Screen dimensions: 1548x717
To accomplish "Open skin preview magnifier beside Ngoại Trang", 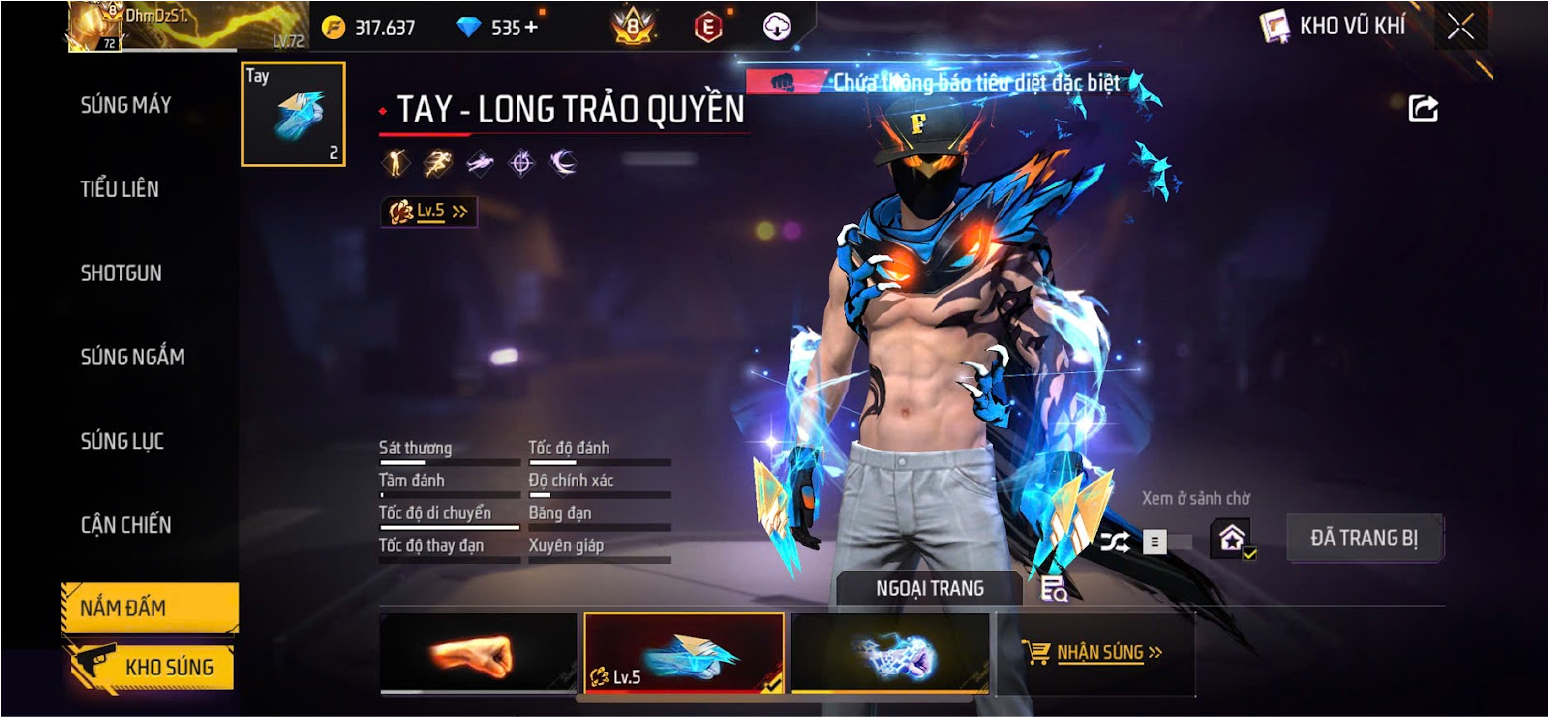I will click(x=1053, y=589).
